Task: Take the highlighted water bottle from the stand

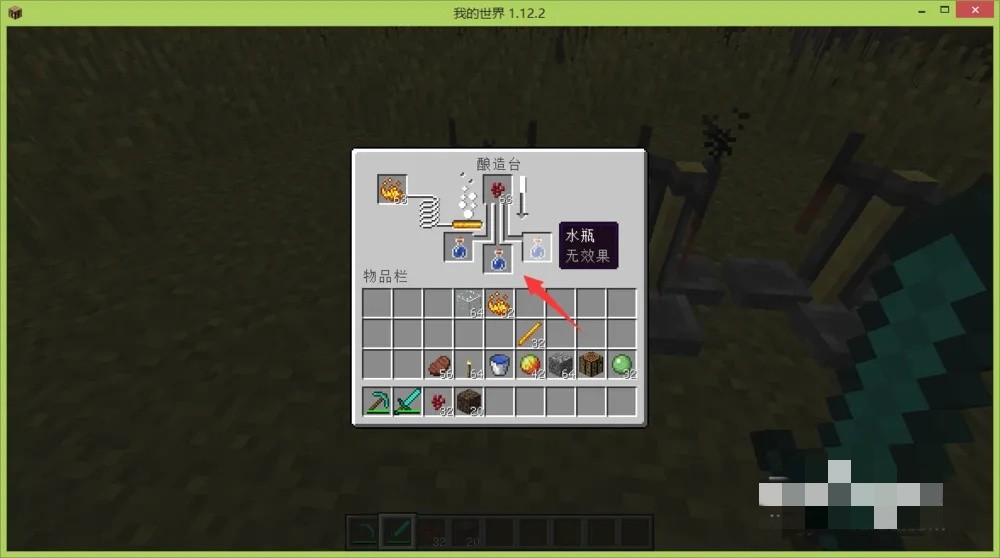Action: click(537, 247)
